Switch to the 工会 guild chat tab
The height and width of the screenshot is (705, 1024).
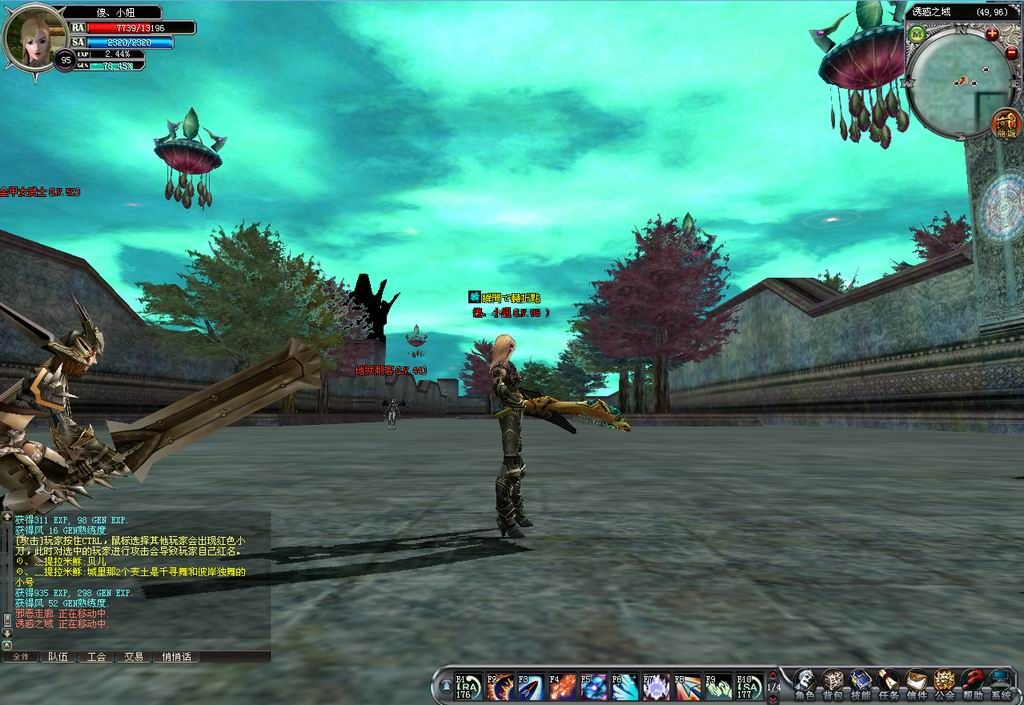[x=96, y=657]
